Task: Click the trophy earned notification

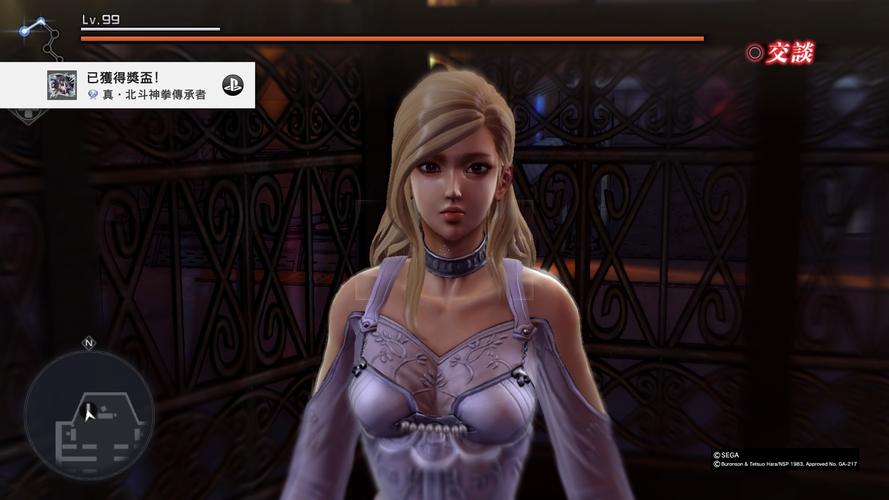Action: pos(128,85)
